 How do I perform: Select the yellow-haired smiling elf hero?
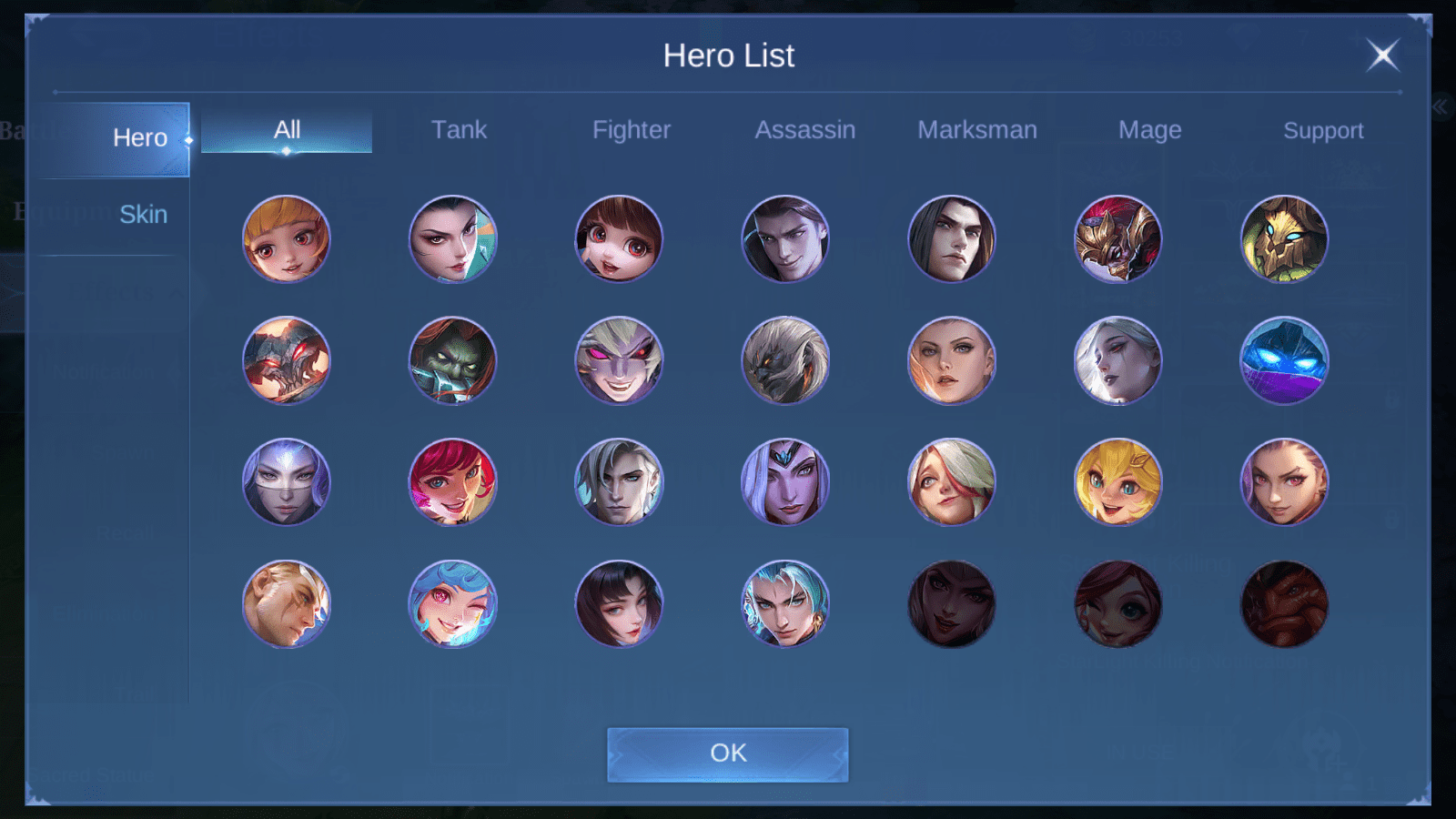1117,482
